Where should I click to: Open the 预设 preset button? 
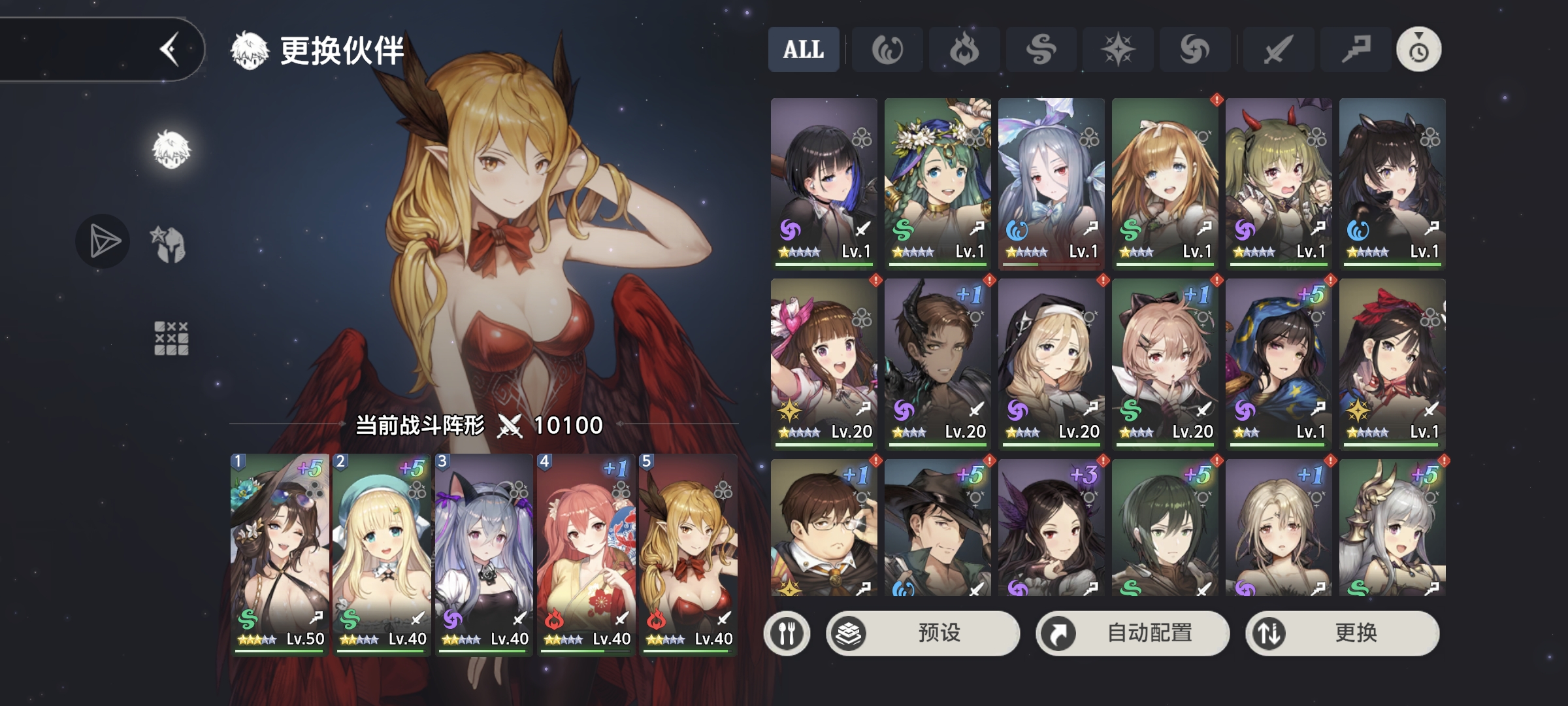click(x=923, y=633)
